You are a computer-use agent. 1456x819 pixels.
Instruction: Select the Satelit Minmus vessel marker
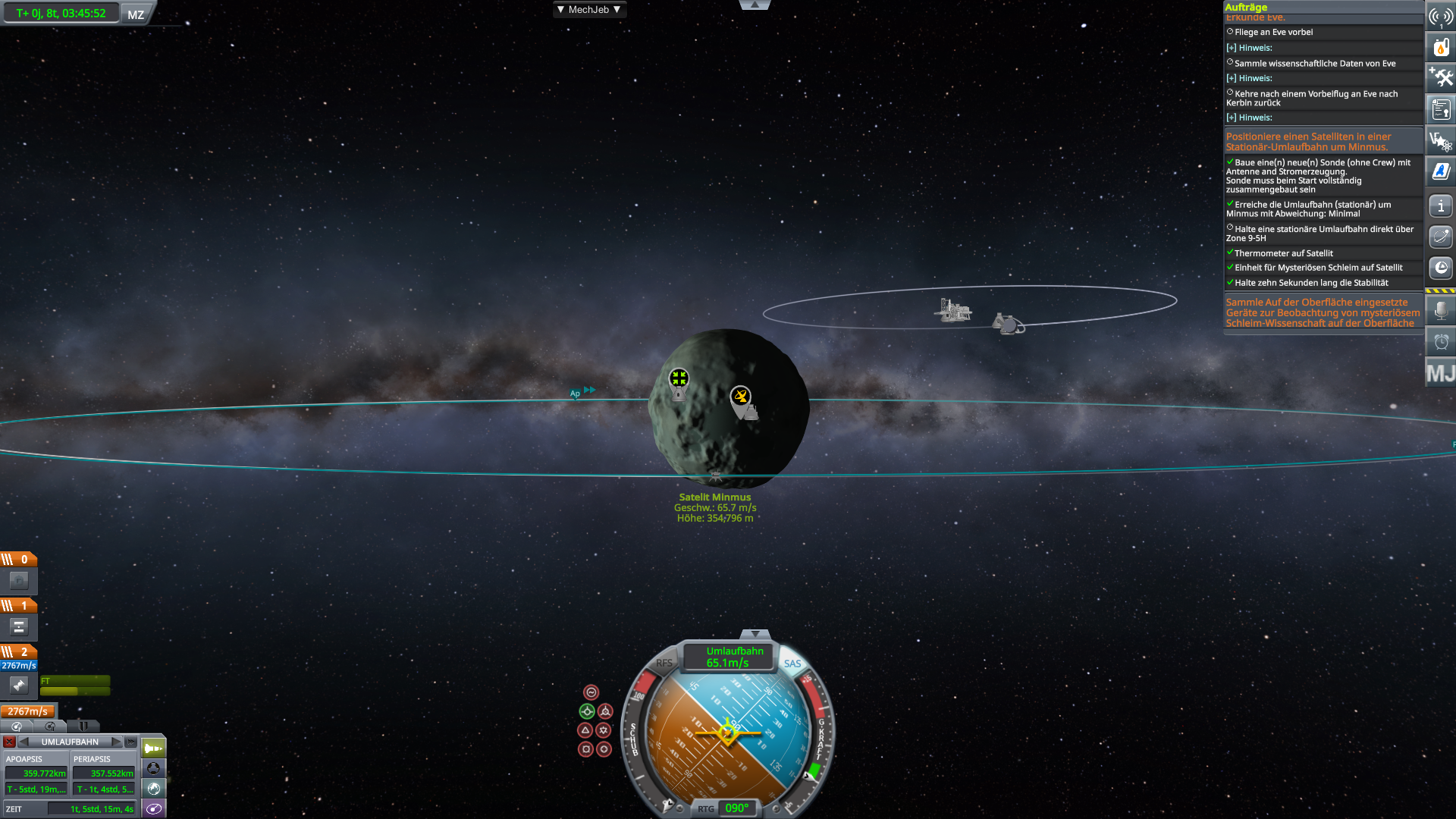tap(715, 476)
